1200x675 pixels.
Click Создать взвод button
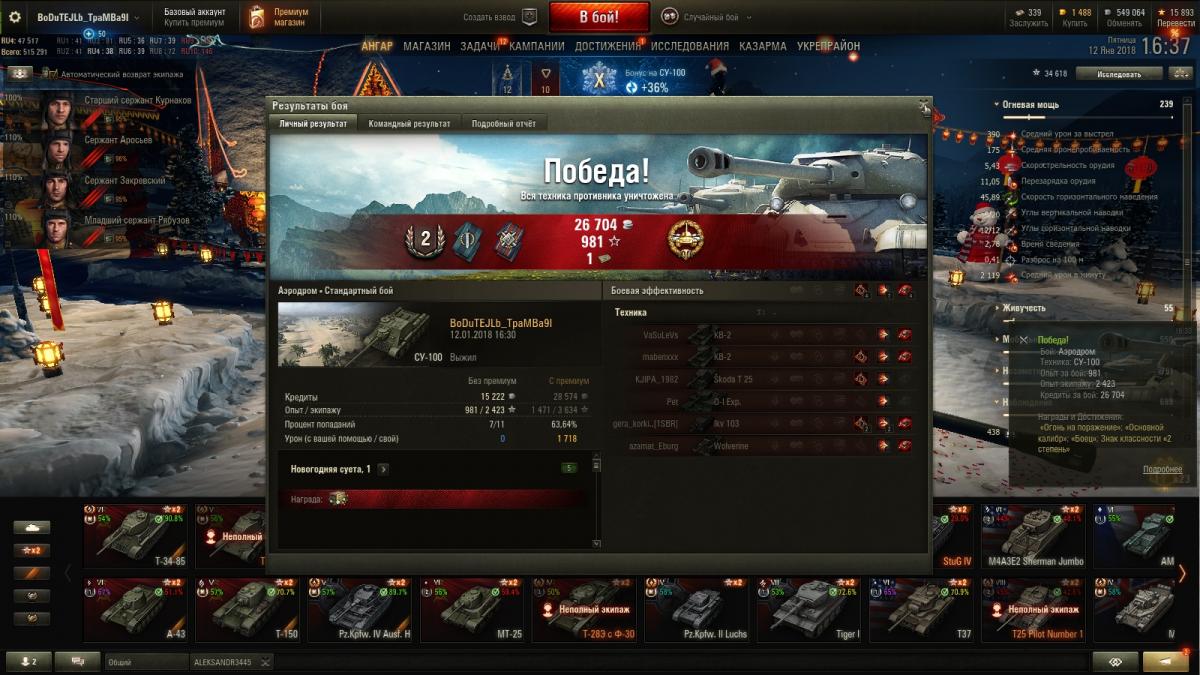[500, 17]
